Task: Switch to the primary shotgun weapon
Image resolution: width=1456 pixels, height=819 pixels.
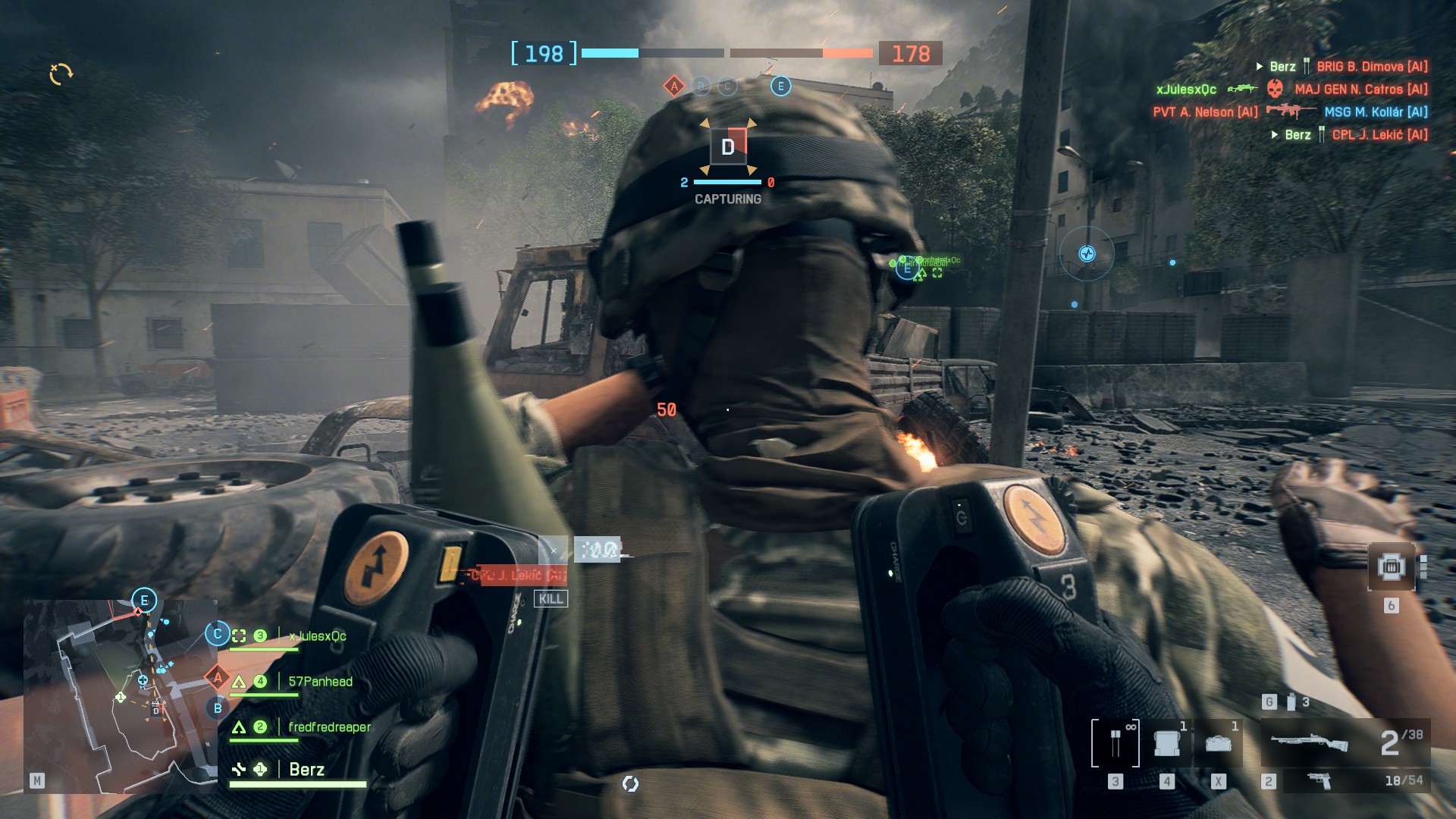Action: [x=1309, y=742]
